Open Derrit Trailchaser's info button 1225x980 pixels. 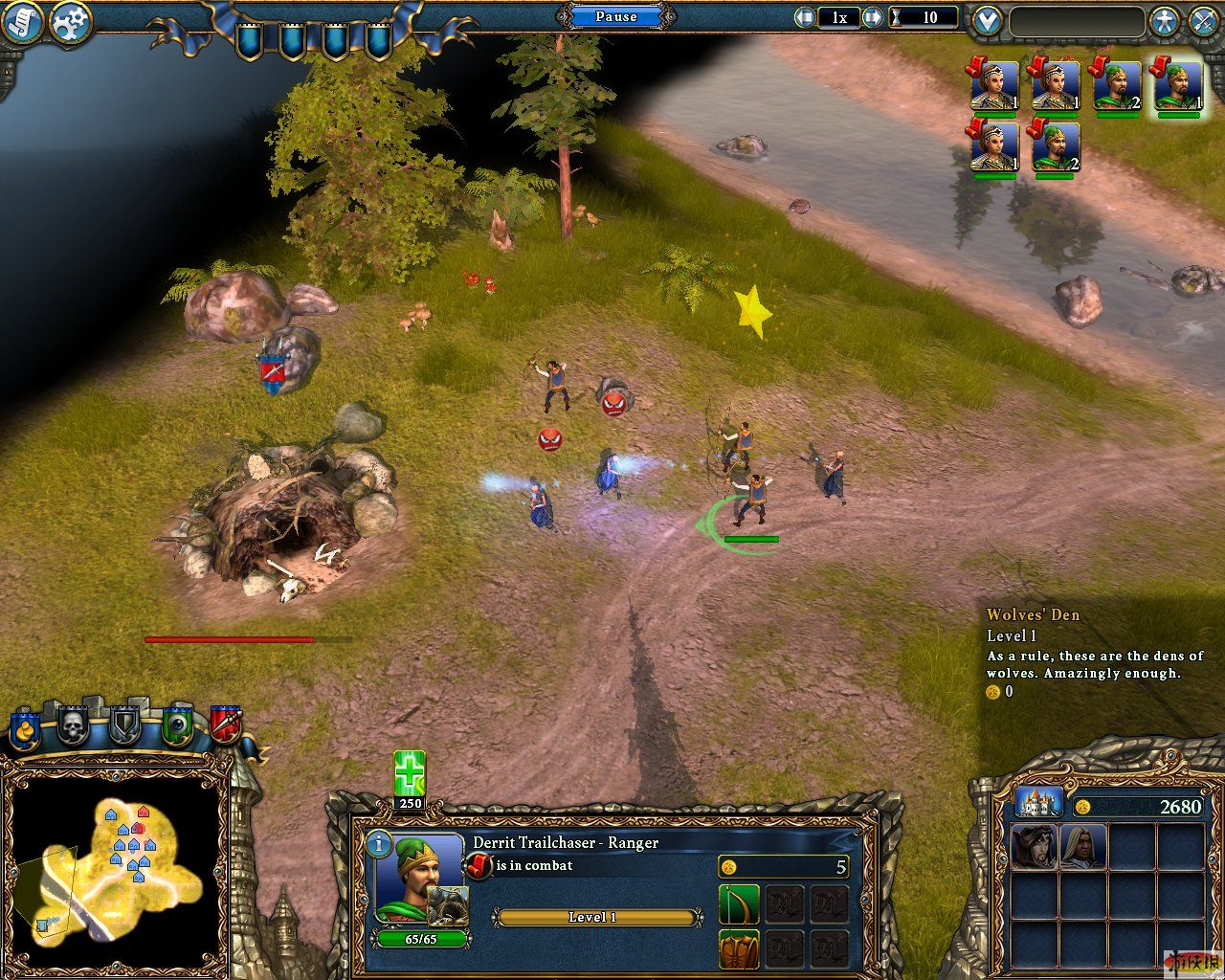click(380, 844)
